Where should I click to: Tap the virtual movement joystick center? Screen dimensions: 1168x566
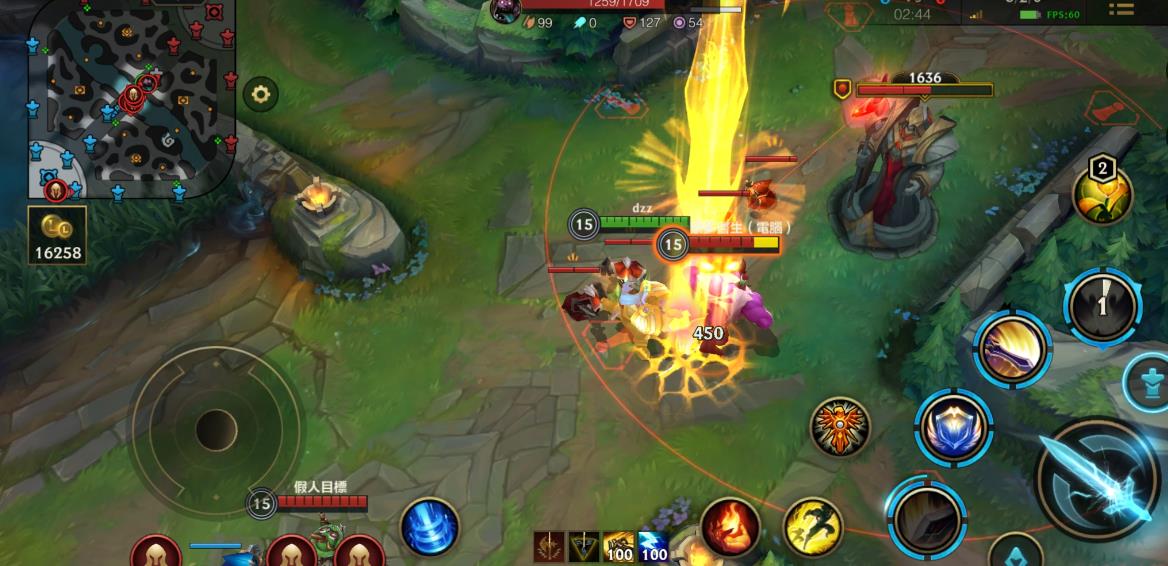216,430
